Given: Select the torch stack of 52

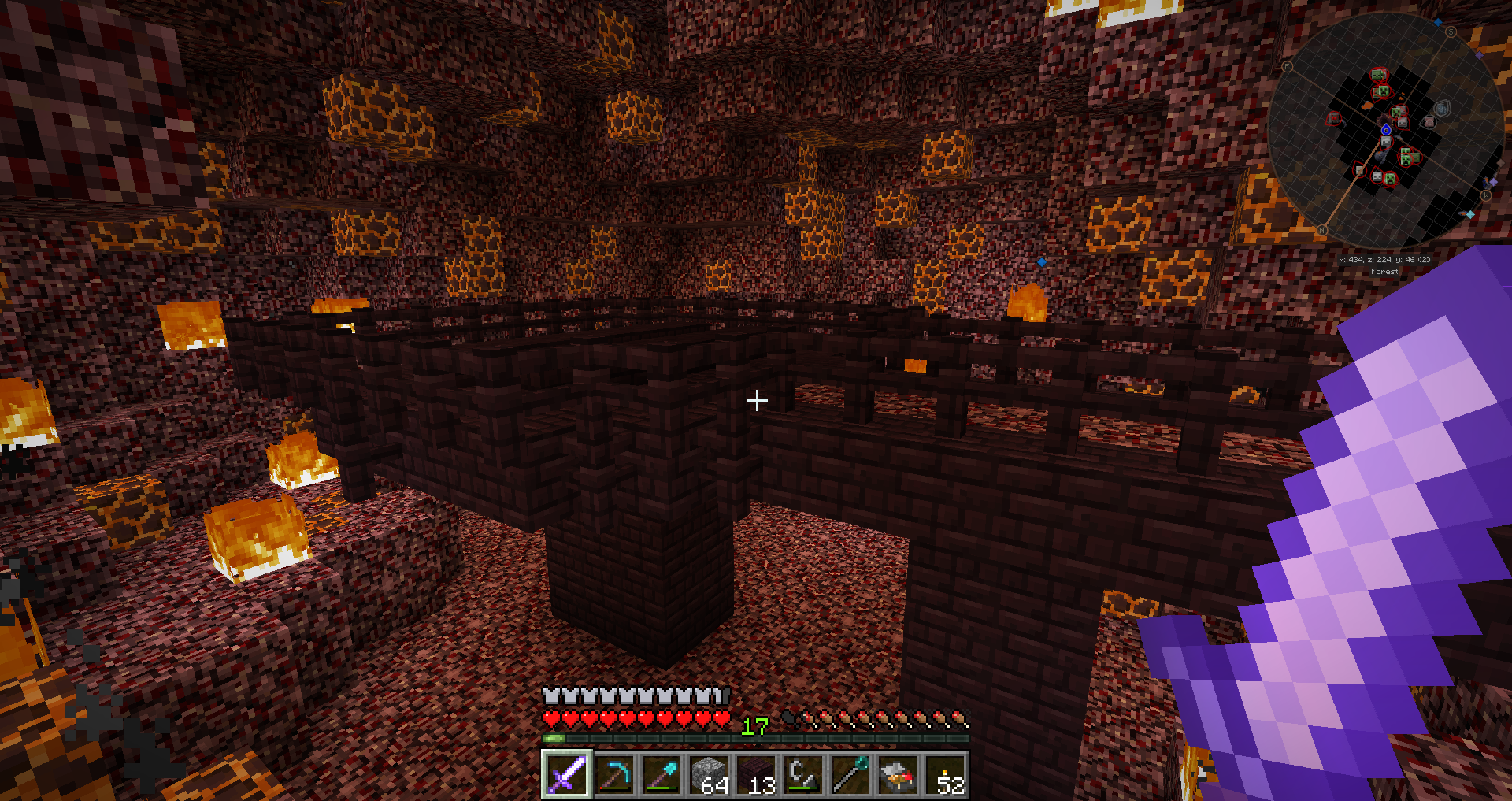Looking at the screenshot, I should click(x=945, y=774).
